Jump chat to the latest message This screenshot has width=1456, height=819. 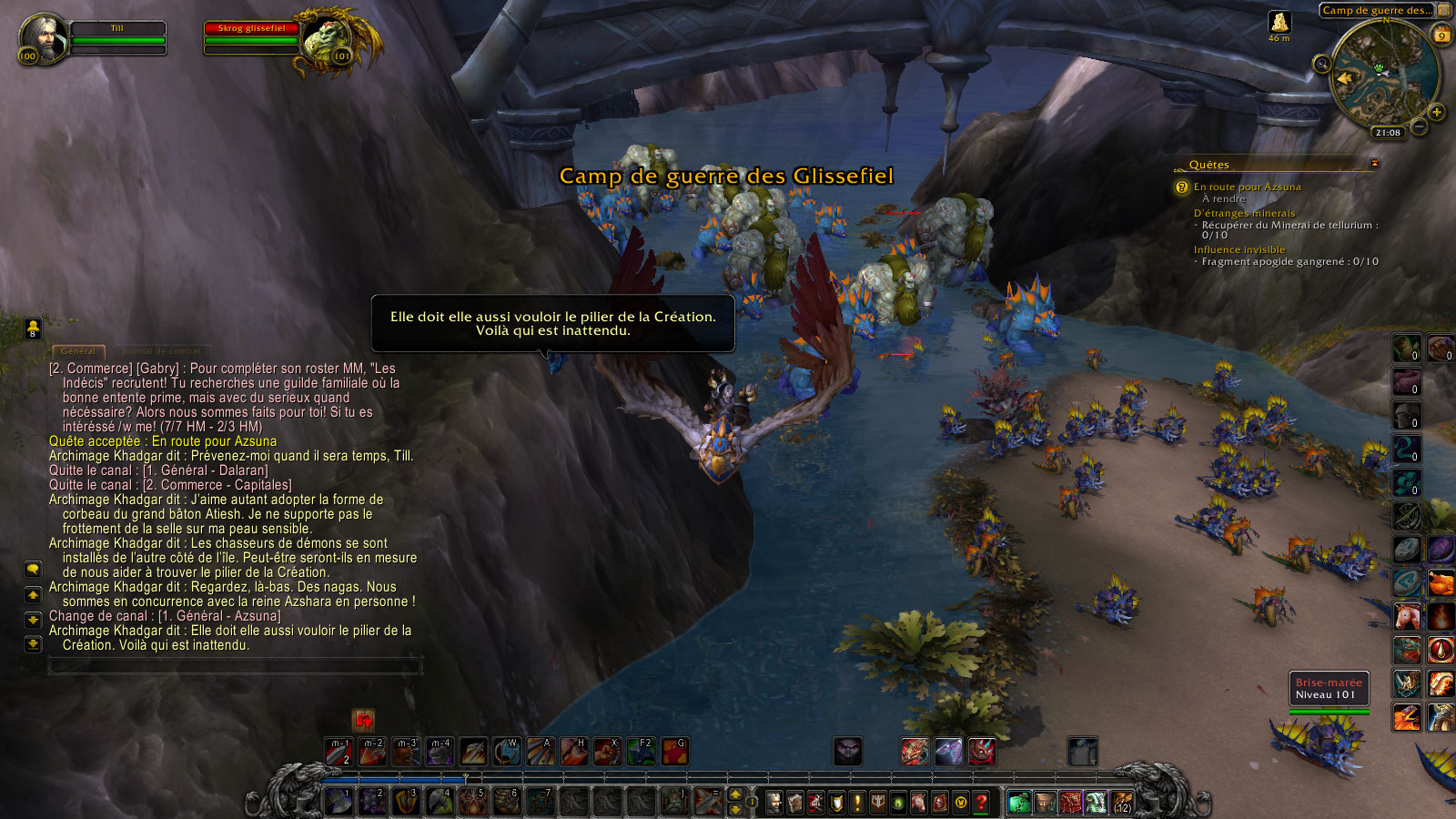click(33, 644)
